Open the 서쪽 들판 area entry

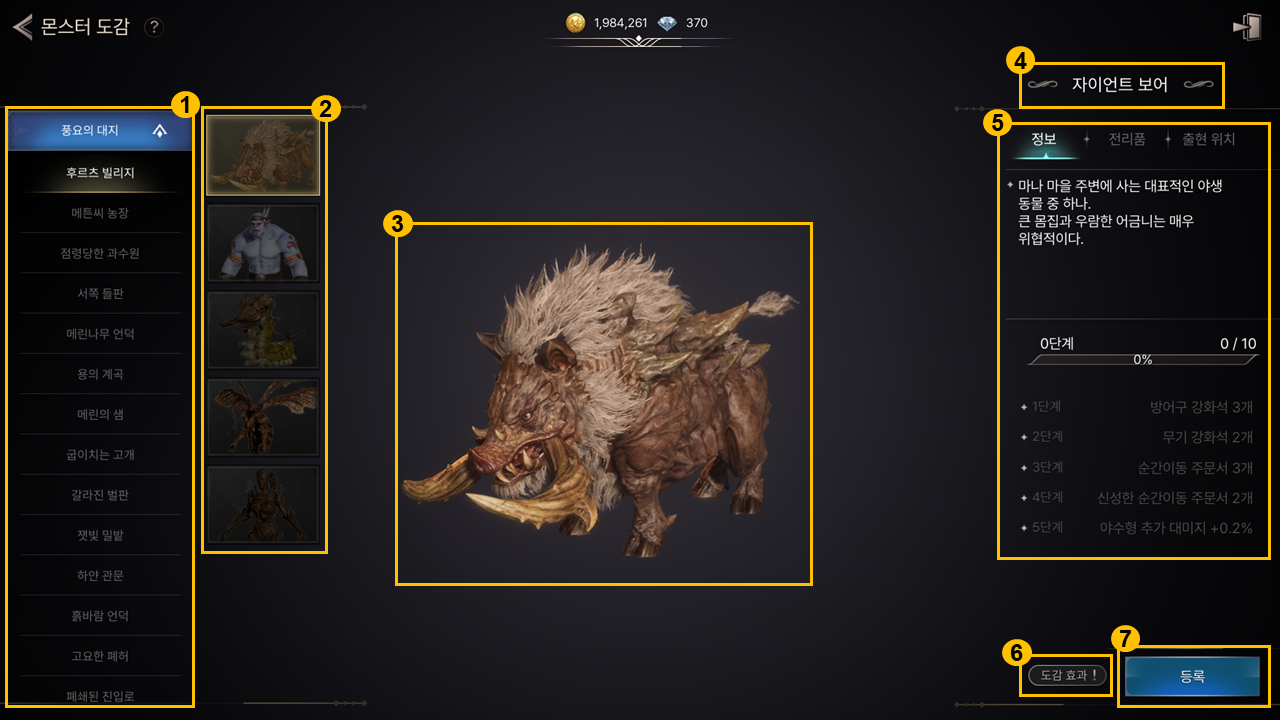(100, 293)
